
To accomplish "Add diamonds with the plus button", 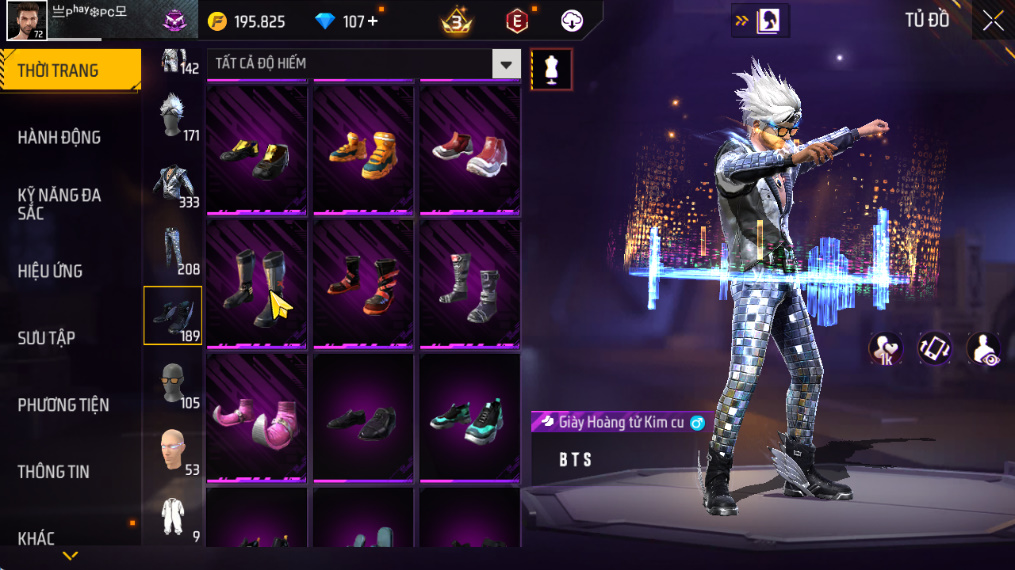I will point(373,21).
